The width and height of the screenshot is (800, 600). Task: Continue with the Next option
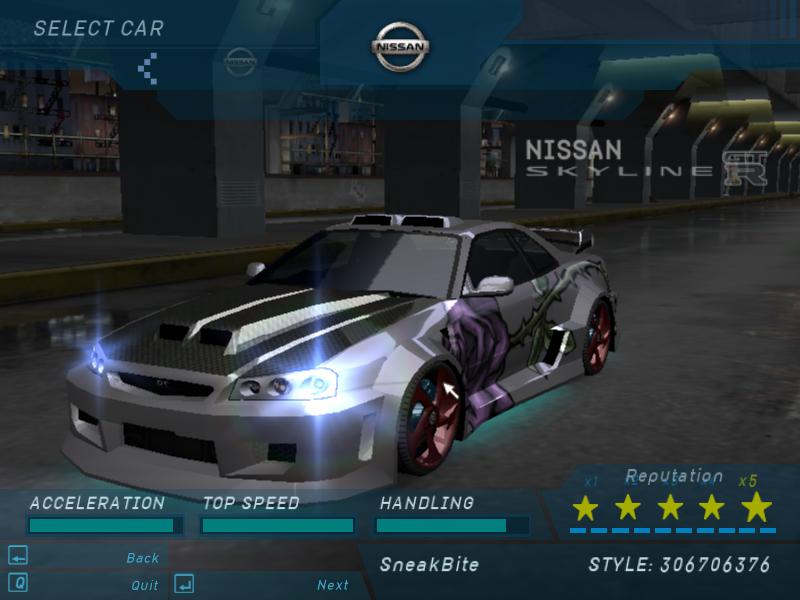click(x=332, y=585)
